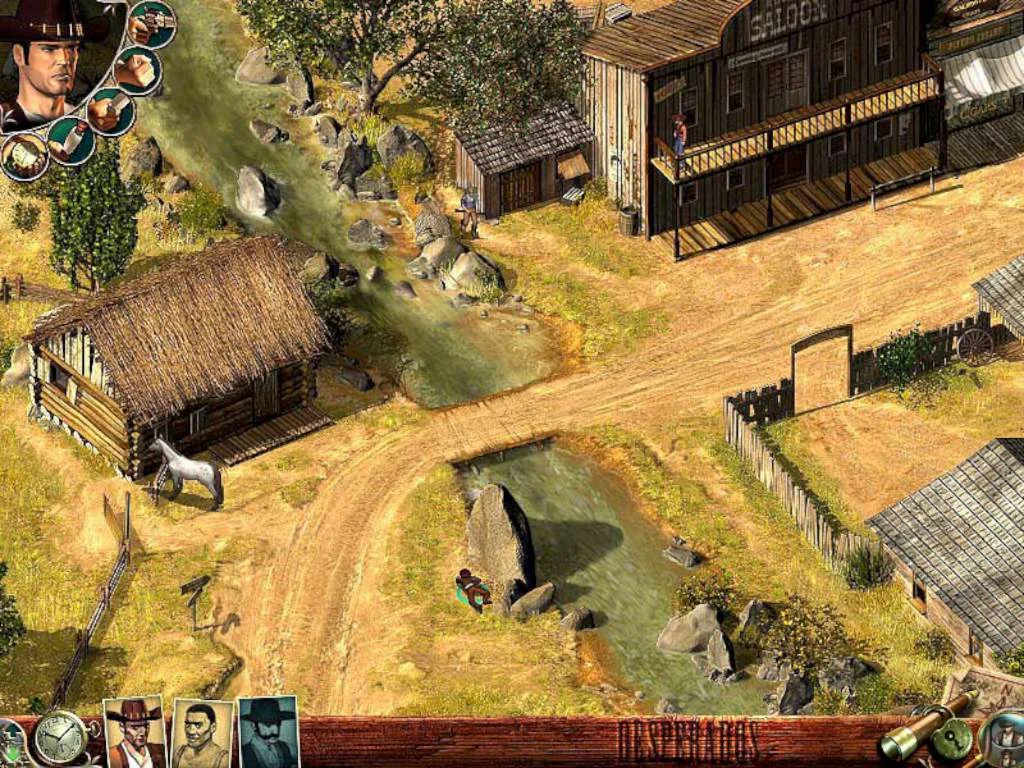Open the pocket watch on the bar

(x=59, y=739)
